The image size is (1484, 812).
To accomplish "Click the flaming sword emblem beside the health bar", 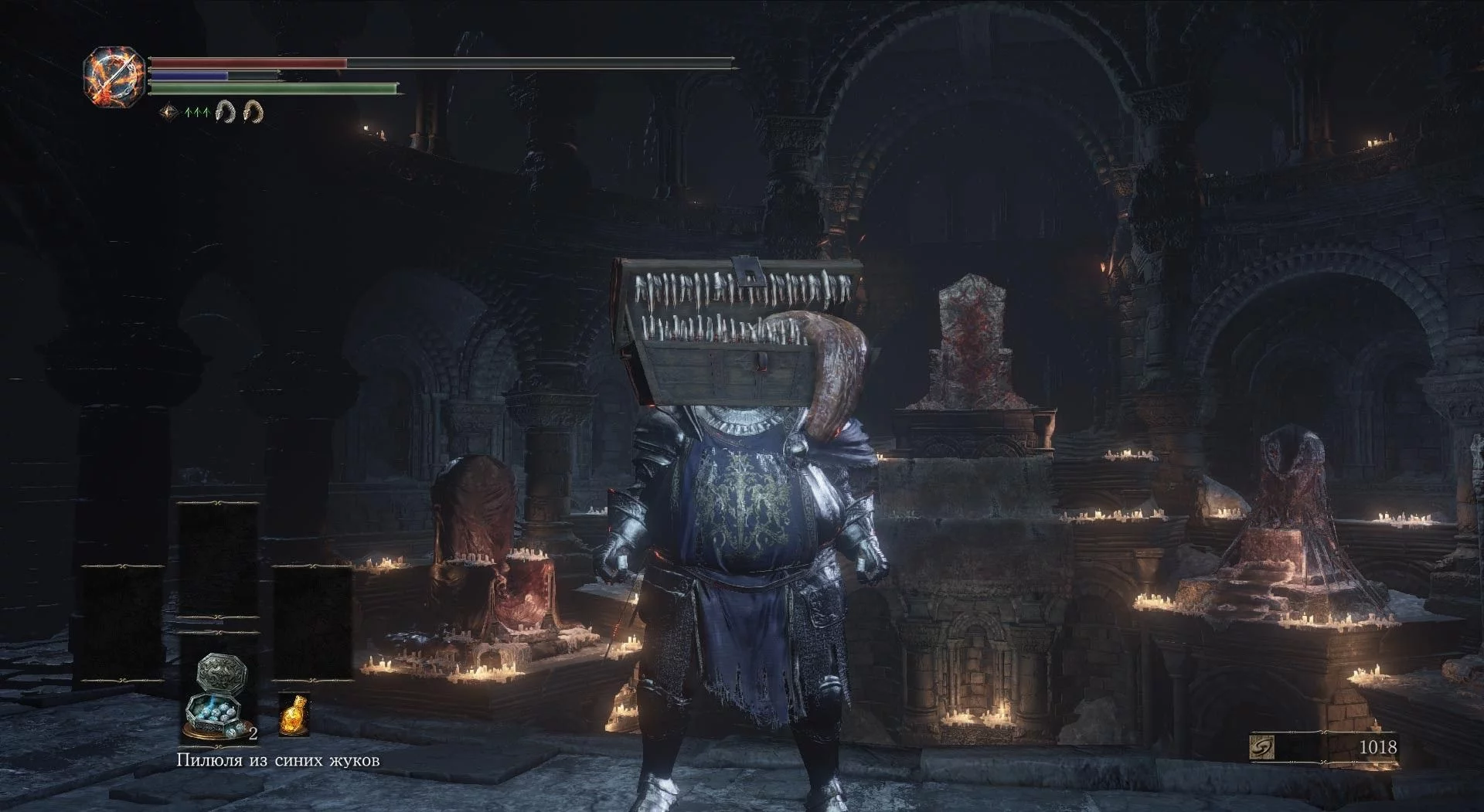I will pyautogui.click(x=114, y=76).
